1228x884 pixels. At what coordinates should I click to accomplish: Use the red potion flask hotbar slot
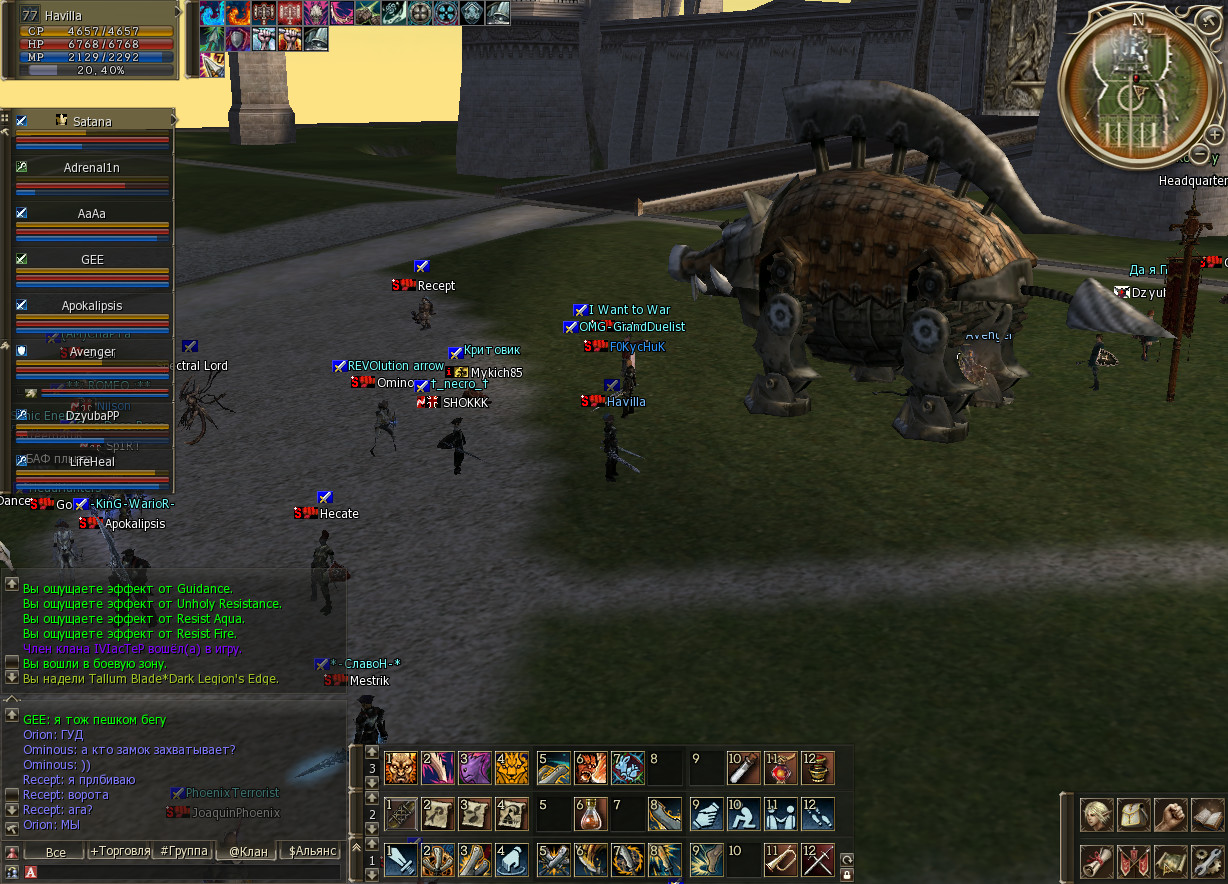(x=590, y=813)
